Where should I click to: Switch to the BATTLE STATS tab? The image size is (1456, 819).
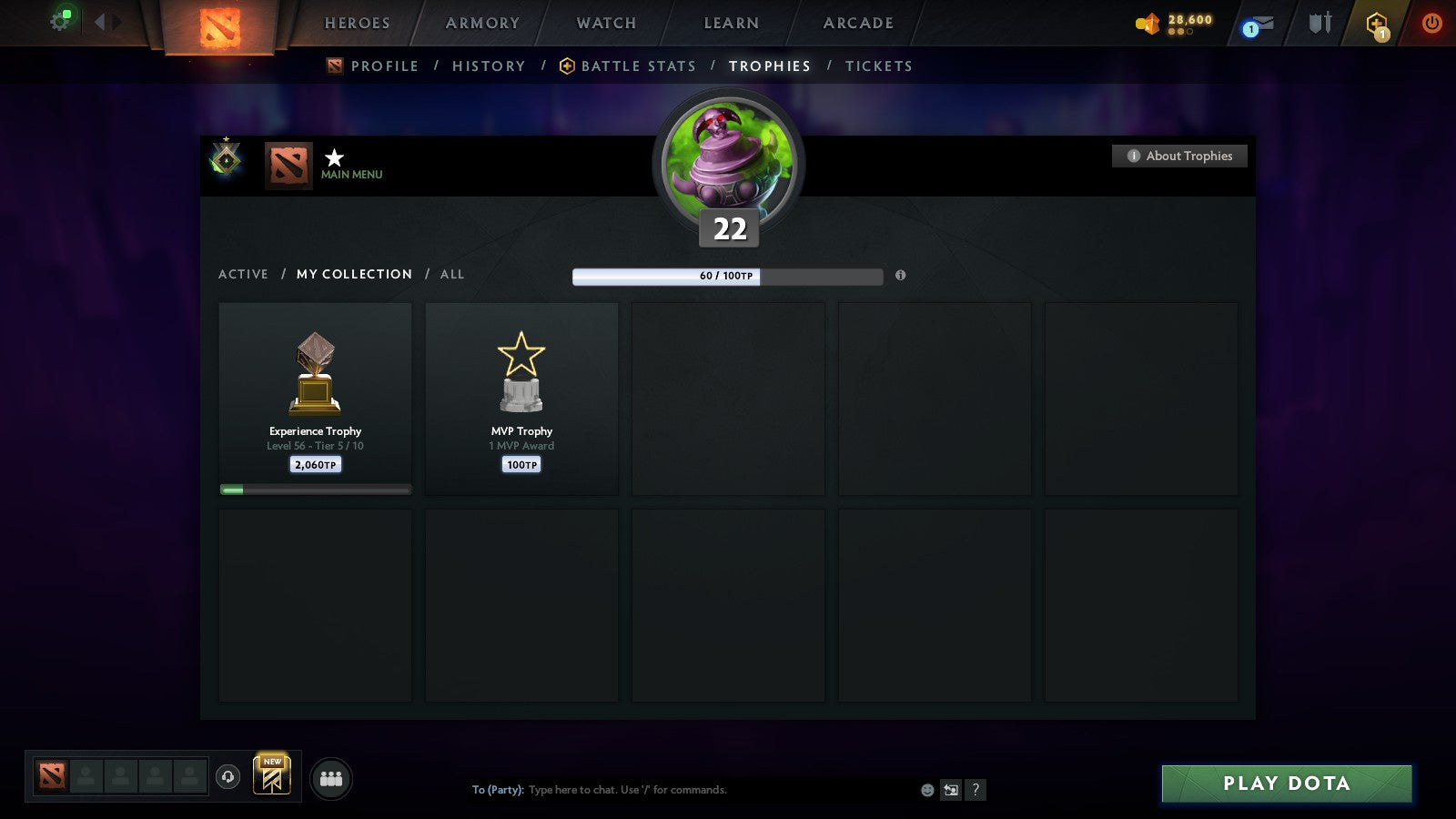[x=639, y=66]
